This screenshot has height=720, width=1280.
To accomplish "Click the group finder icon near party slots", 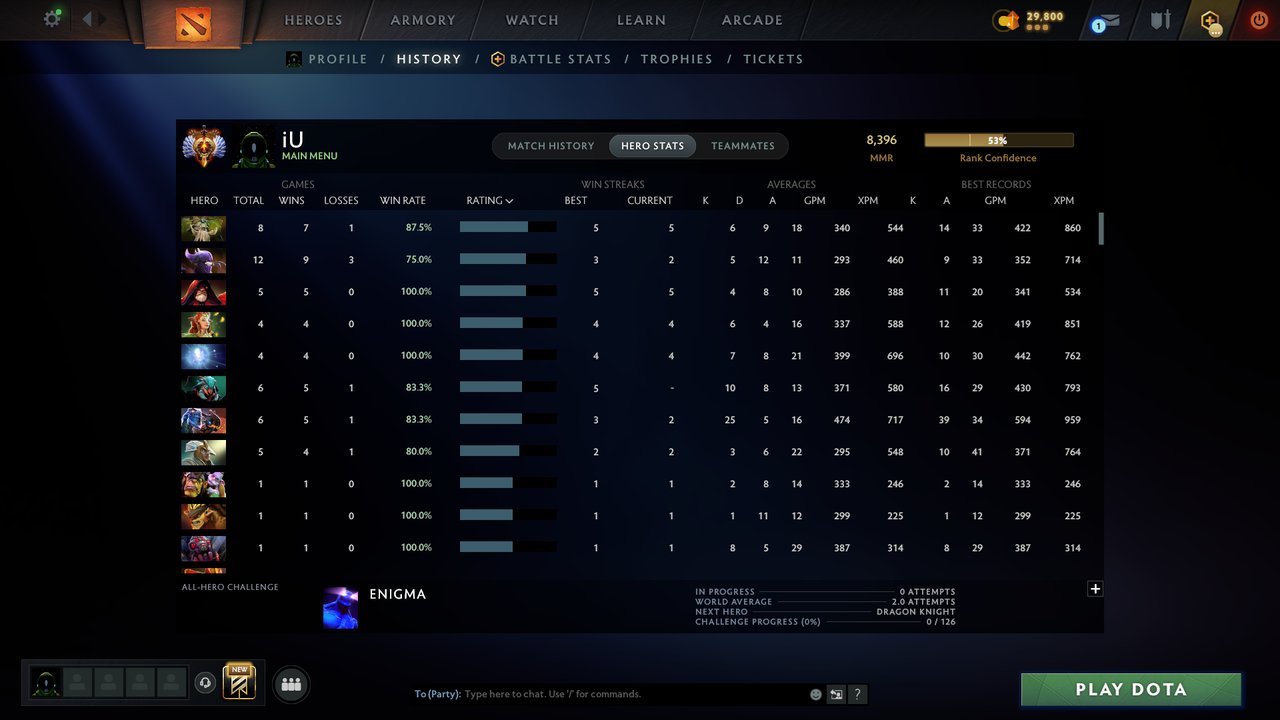I will click(290, 684).
